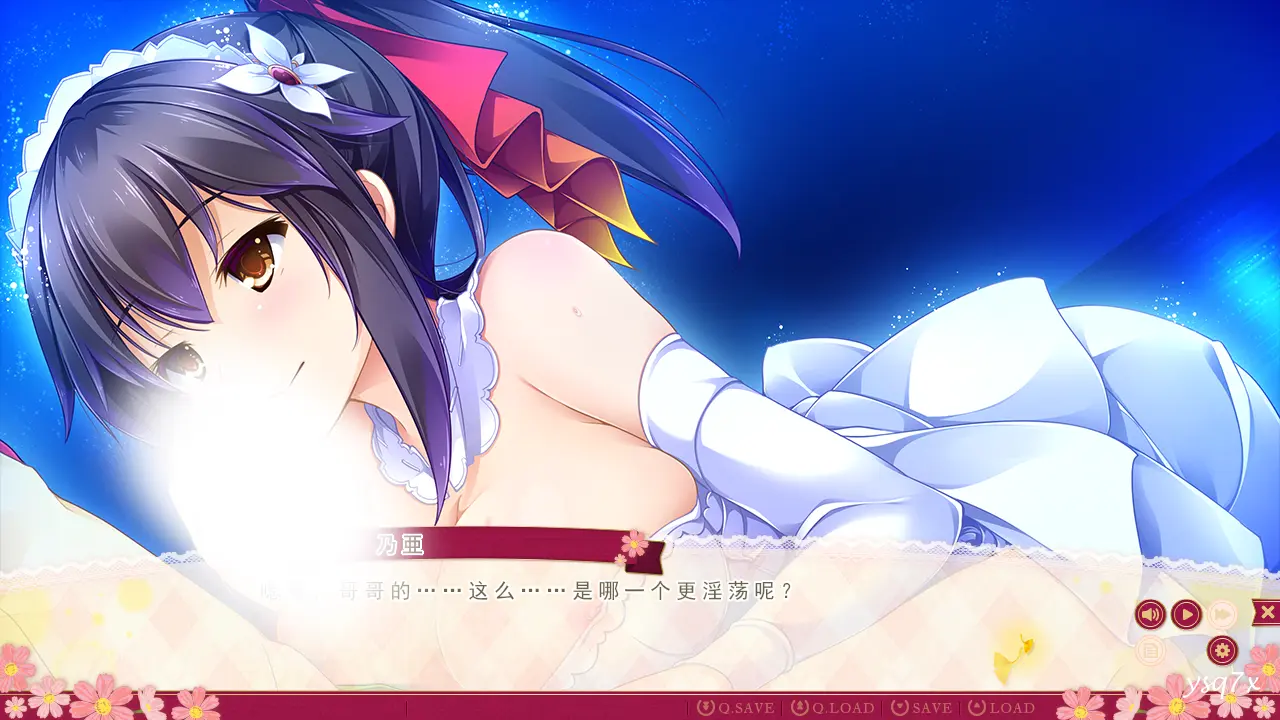Open the faded backlog page icon
Viewport: 1280px width, 720px height.
point(1151,651)
